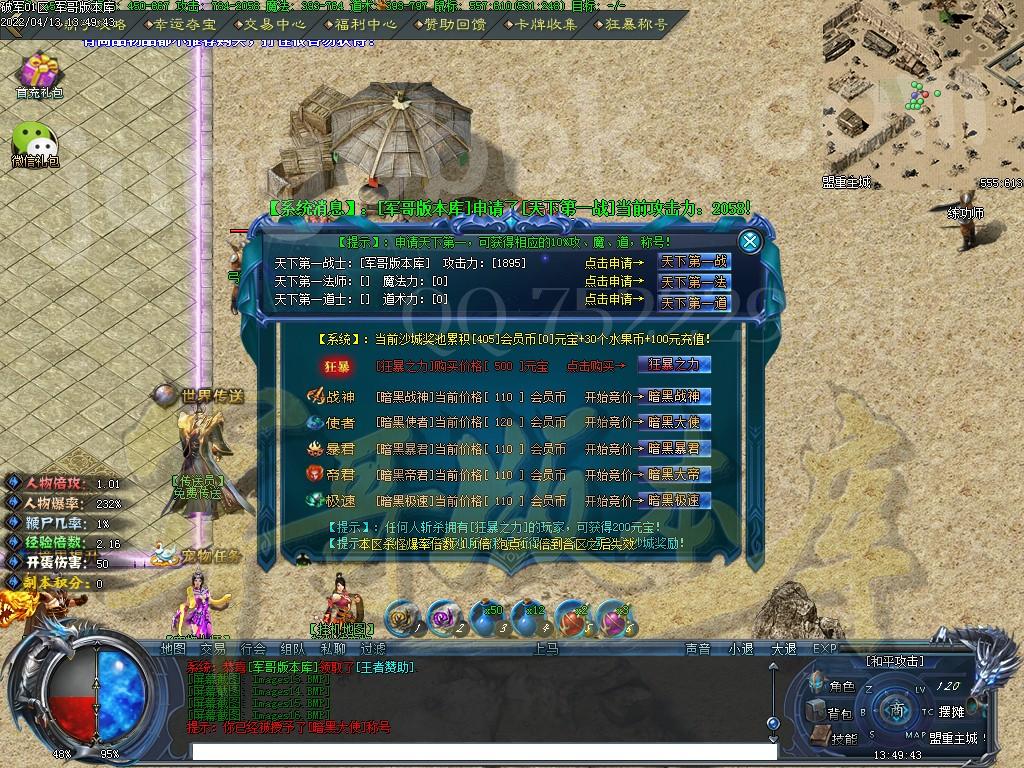Open the 微信礼包 WeChat gift icon
The height and width of the screenshot is (768, 1024).
pos(35,143)
